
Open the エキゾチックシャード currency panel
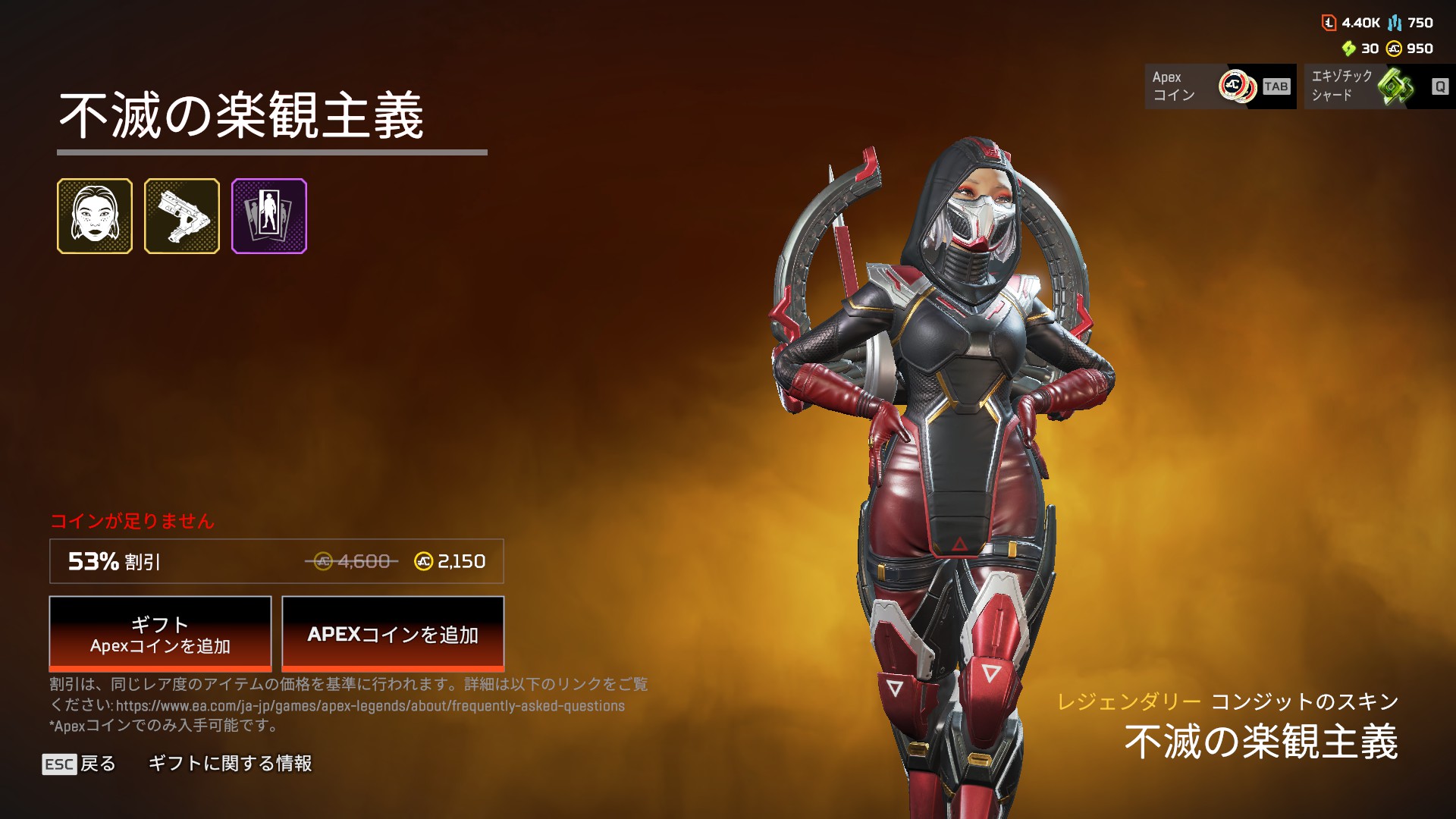[1379, 86]
